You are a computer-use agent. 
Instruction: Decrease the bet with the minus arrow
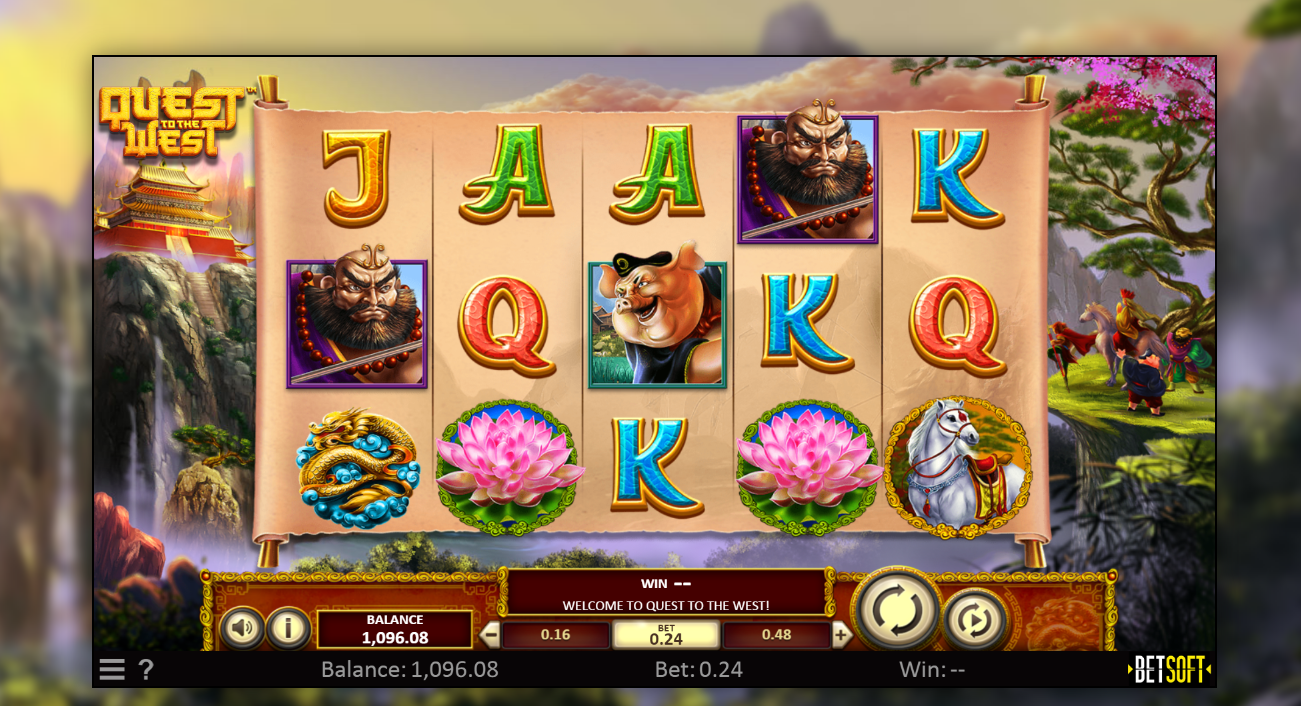[491, 634]
